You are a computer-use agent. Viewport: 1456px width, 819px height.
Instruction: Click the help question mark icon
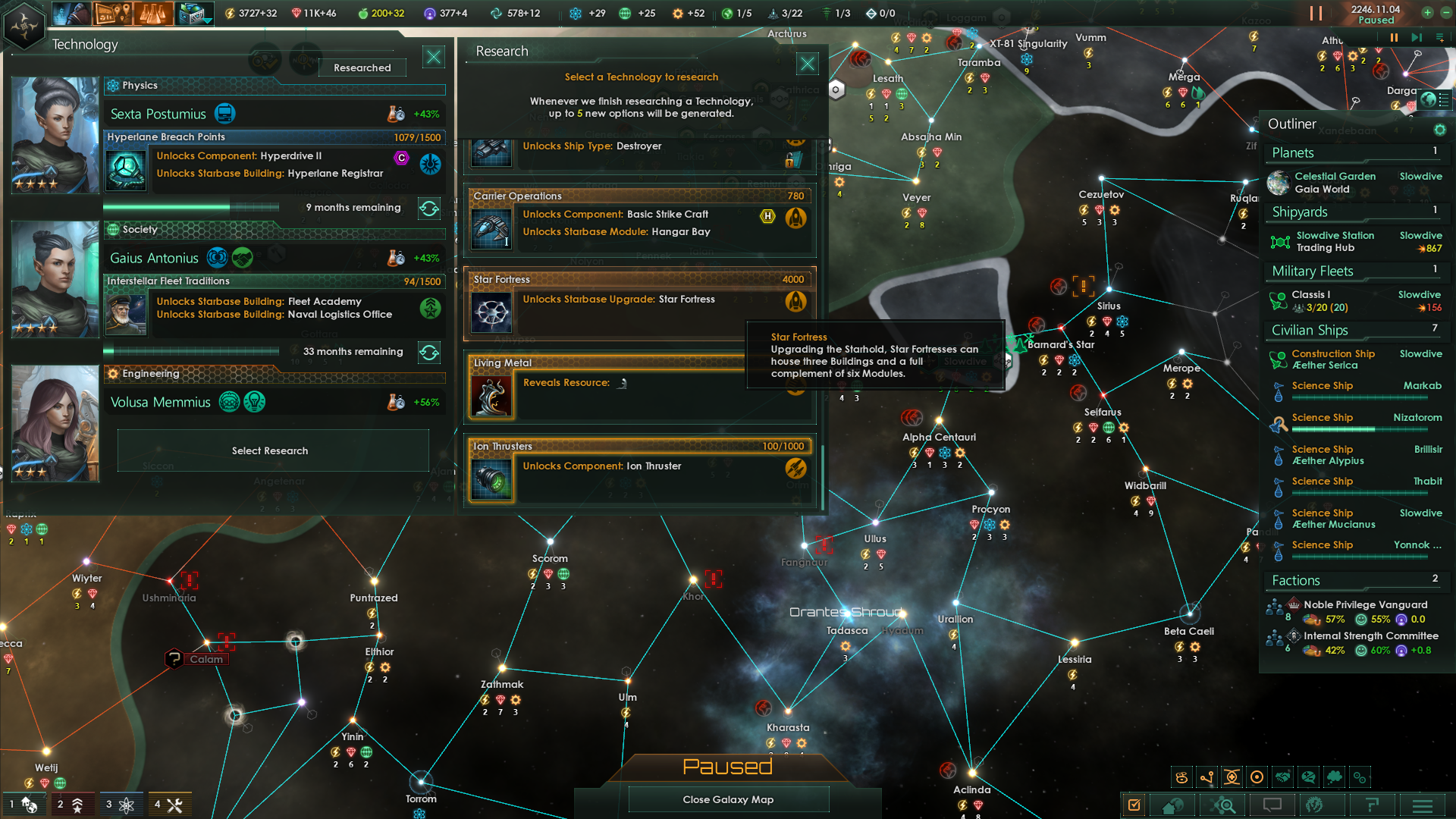1373,805
